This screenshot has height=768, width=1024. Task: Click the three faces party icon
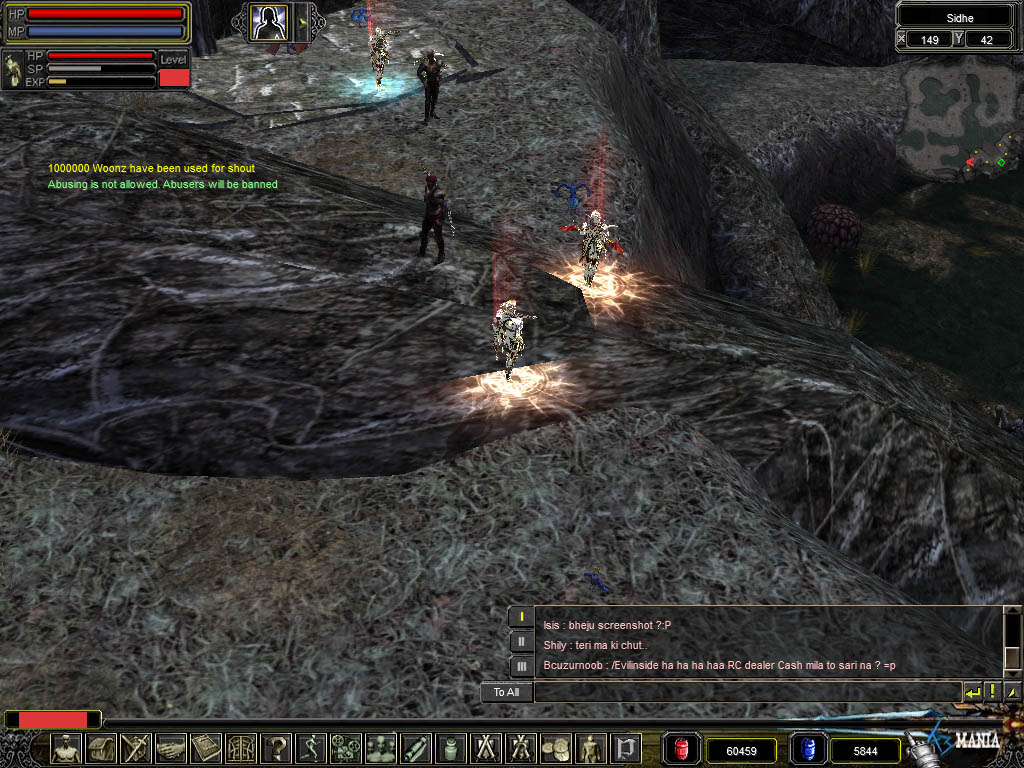click(381, 748)
